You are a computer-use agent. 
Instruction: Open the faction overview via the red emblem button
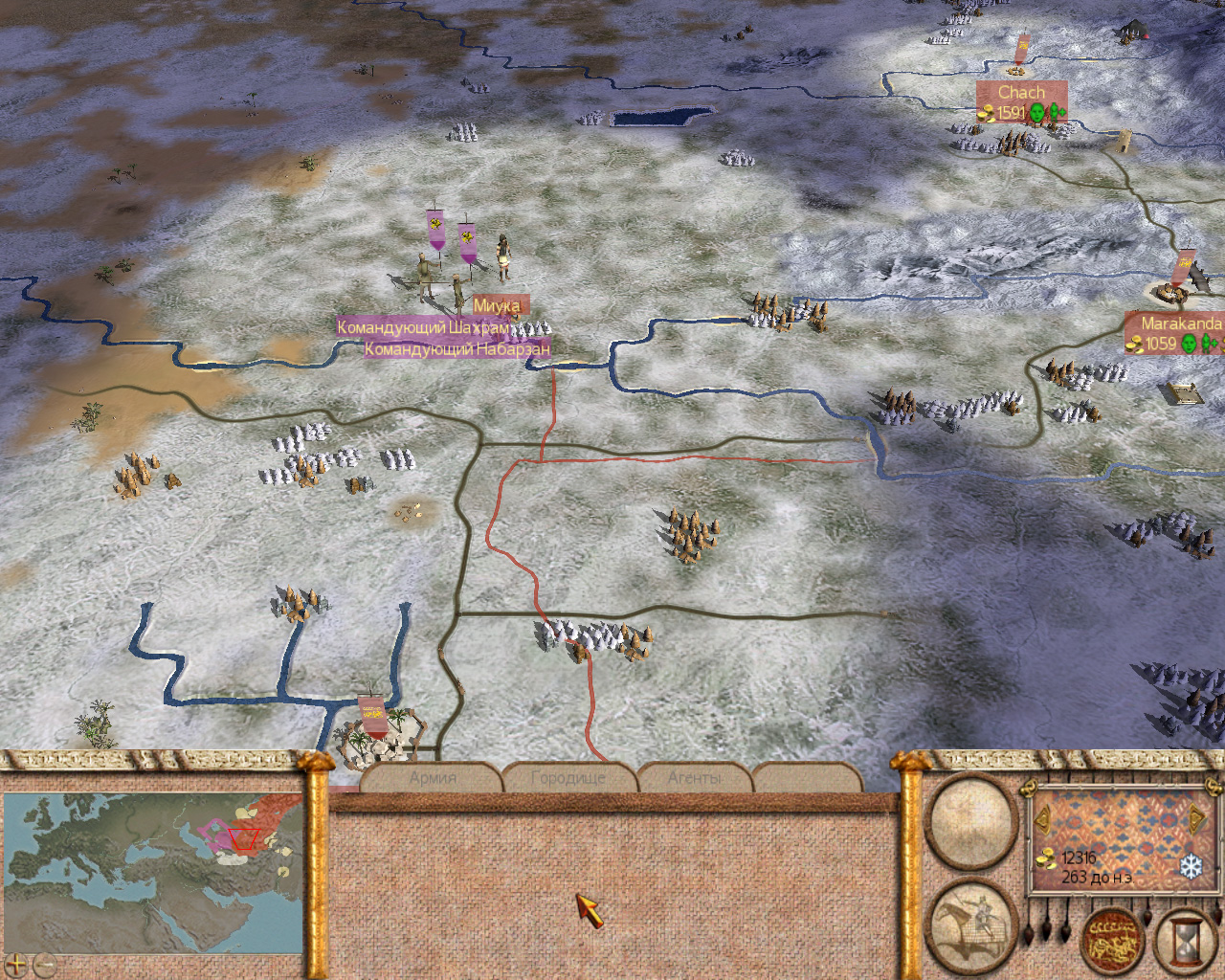1113,942
